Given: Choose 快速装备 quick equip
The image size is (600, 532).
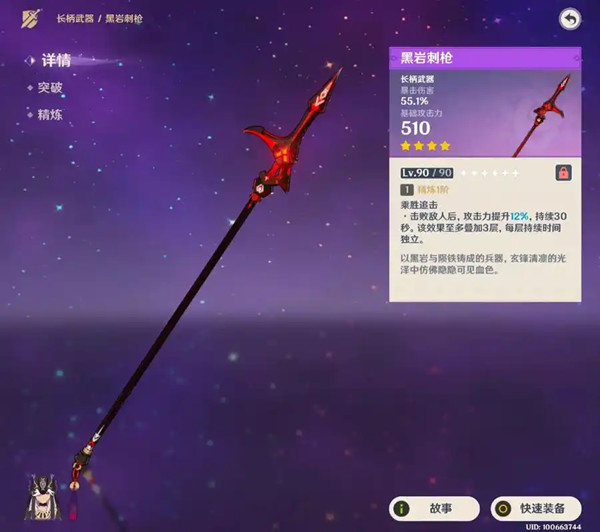Looking at the screenshot, I should [x=535, y=507].
